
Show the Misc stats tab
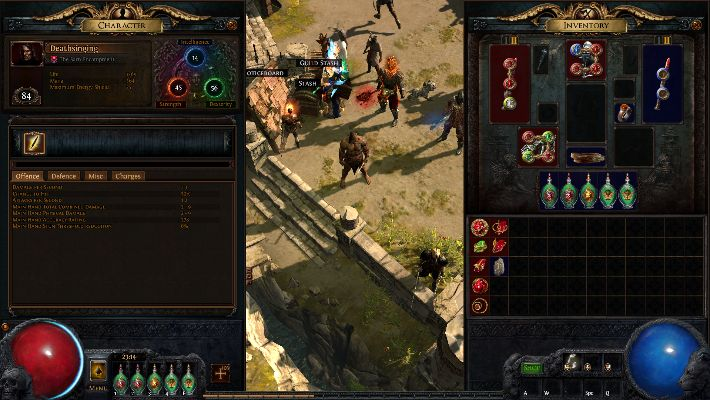tap(96, 176)
